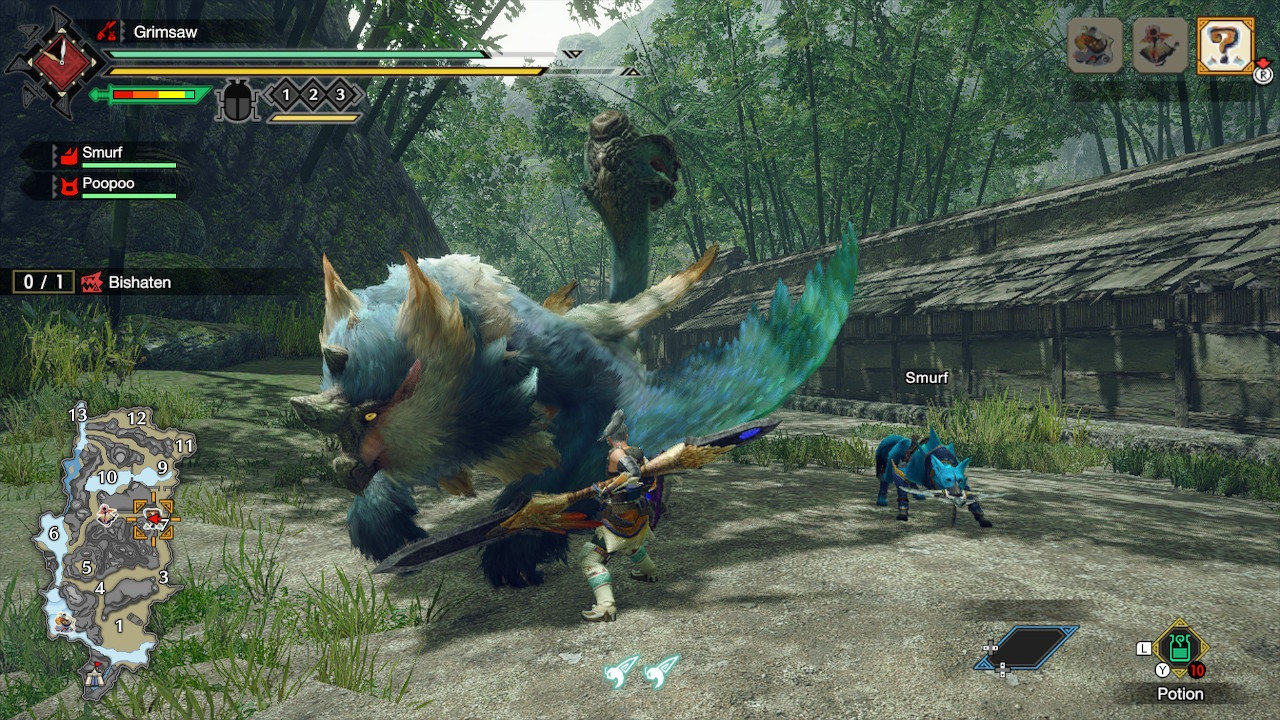The width and height of the screenshot is (1280, 720).
Task: Select the question mark status icon
Action: point(1225,45)
